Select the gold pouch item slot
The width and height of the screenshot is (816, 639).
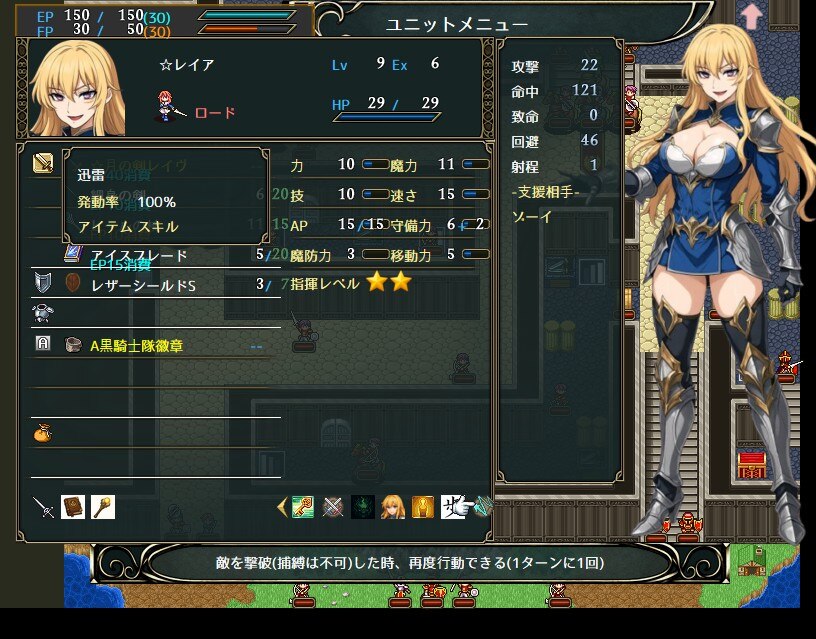(x=43, y=433)
